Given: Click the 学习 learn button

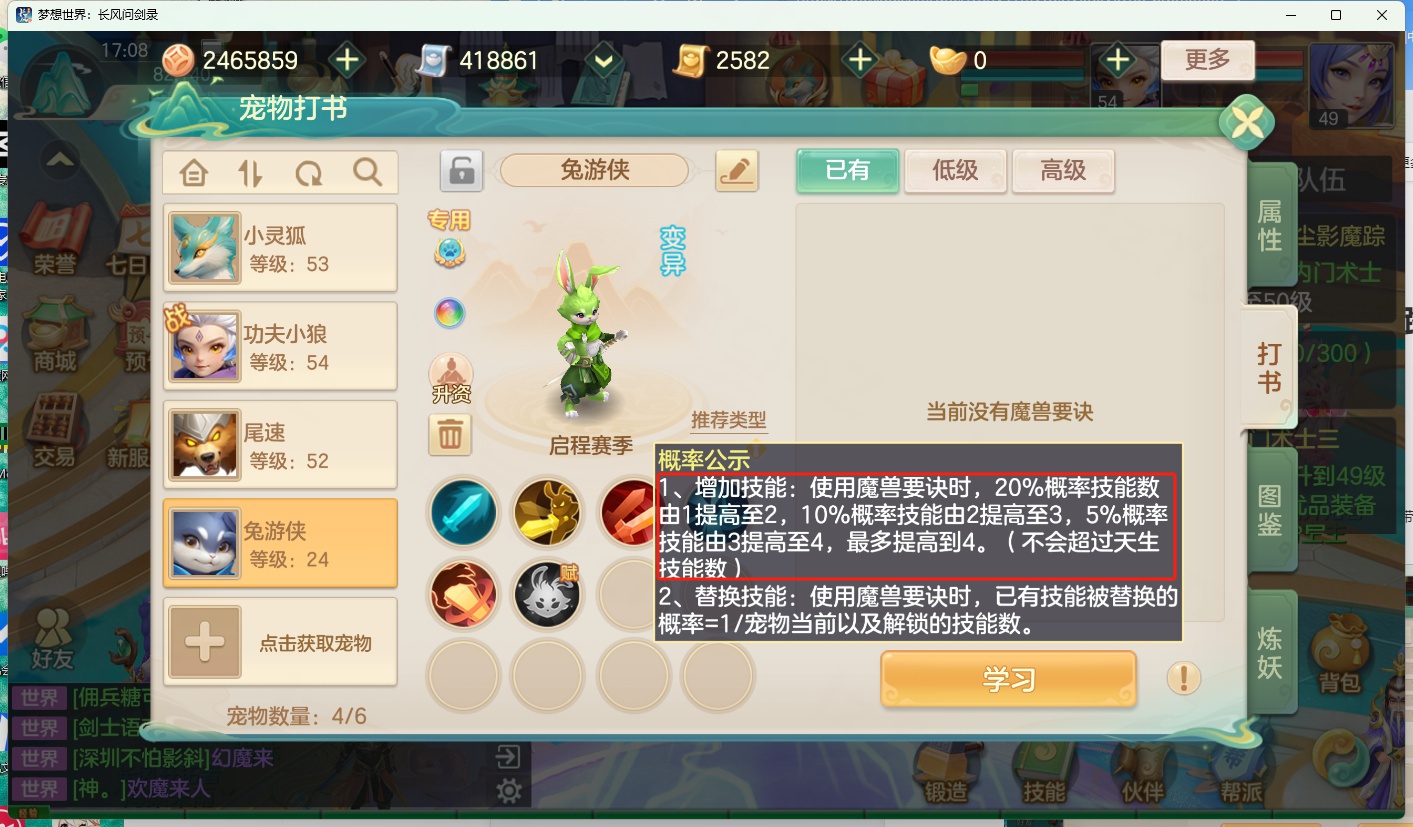Looking at the screenshot, I should pos(1008,678).
